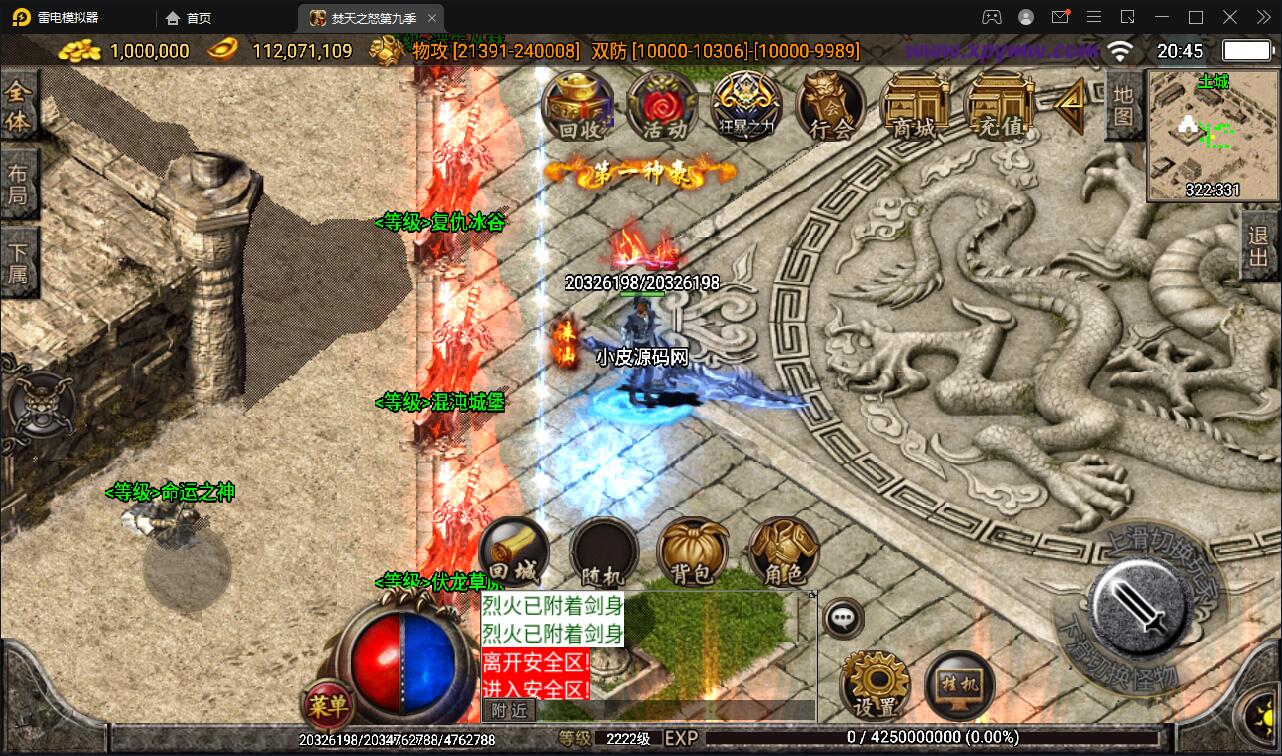
Task: Open the 菜单 menu button
Action: pos(328,706)
